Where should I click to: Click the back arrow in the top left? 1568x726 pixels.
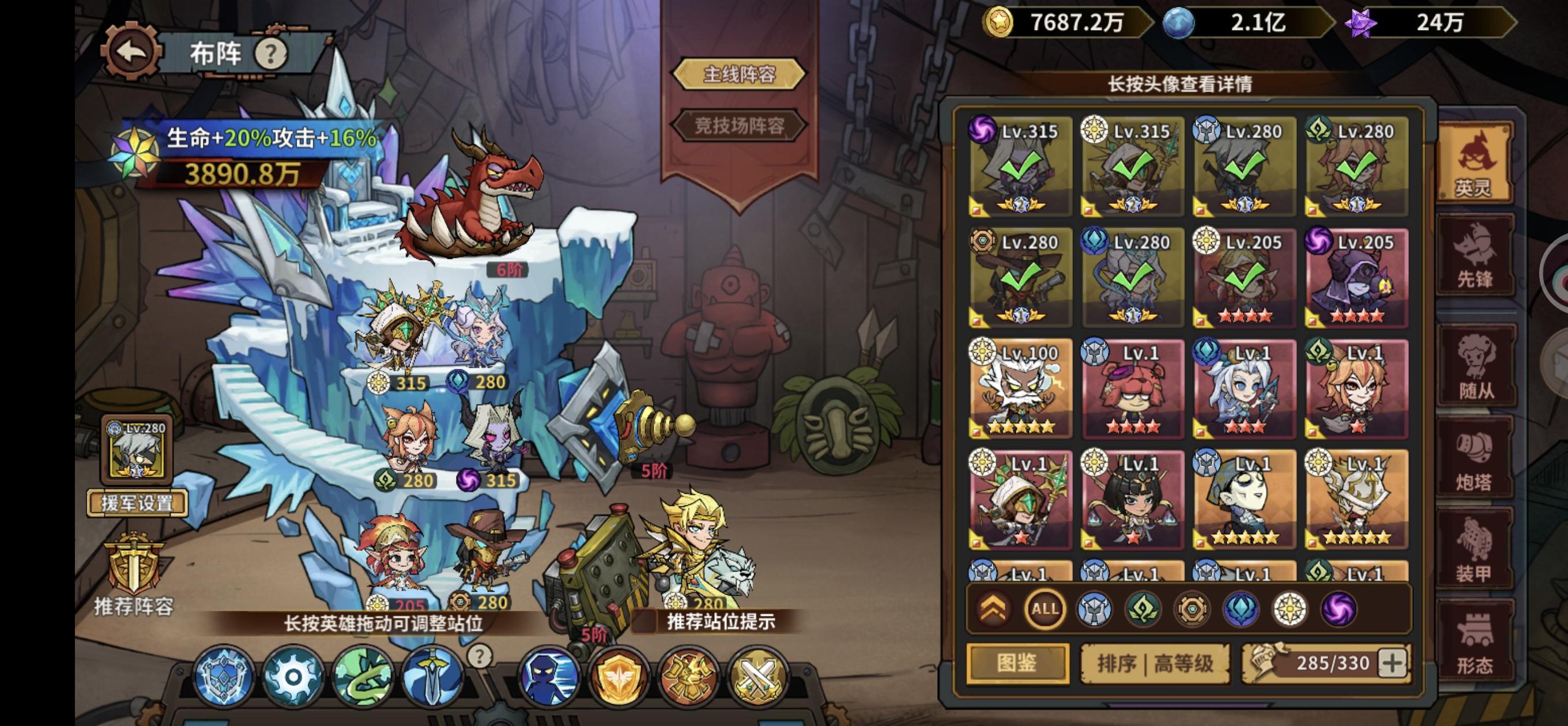click(x=131, y=51)
